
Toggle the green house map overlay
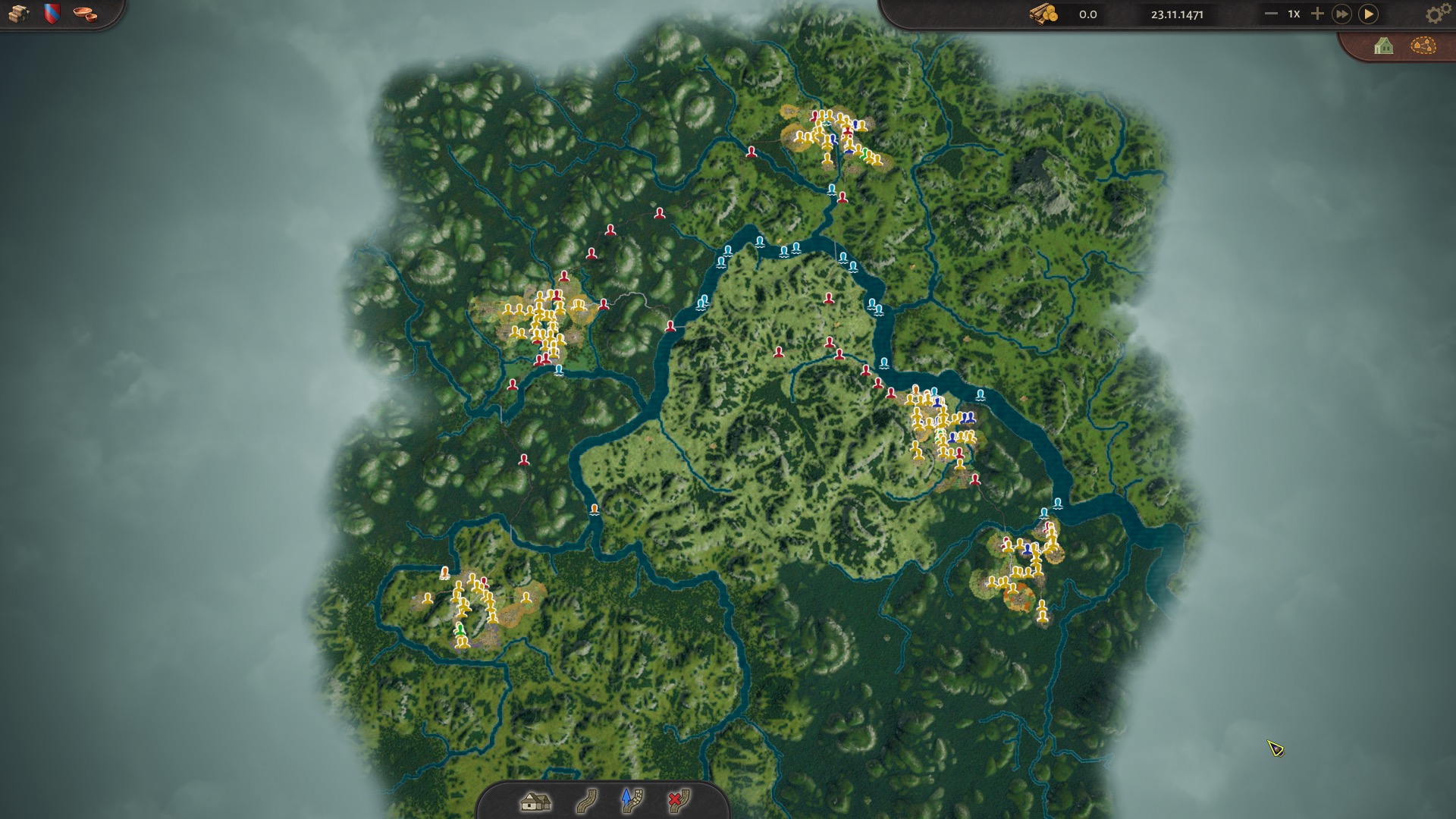pos(1383,46)
